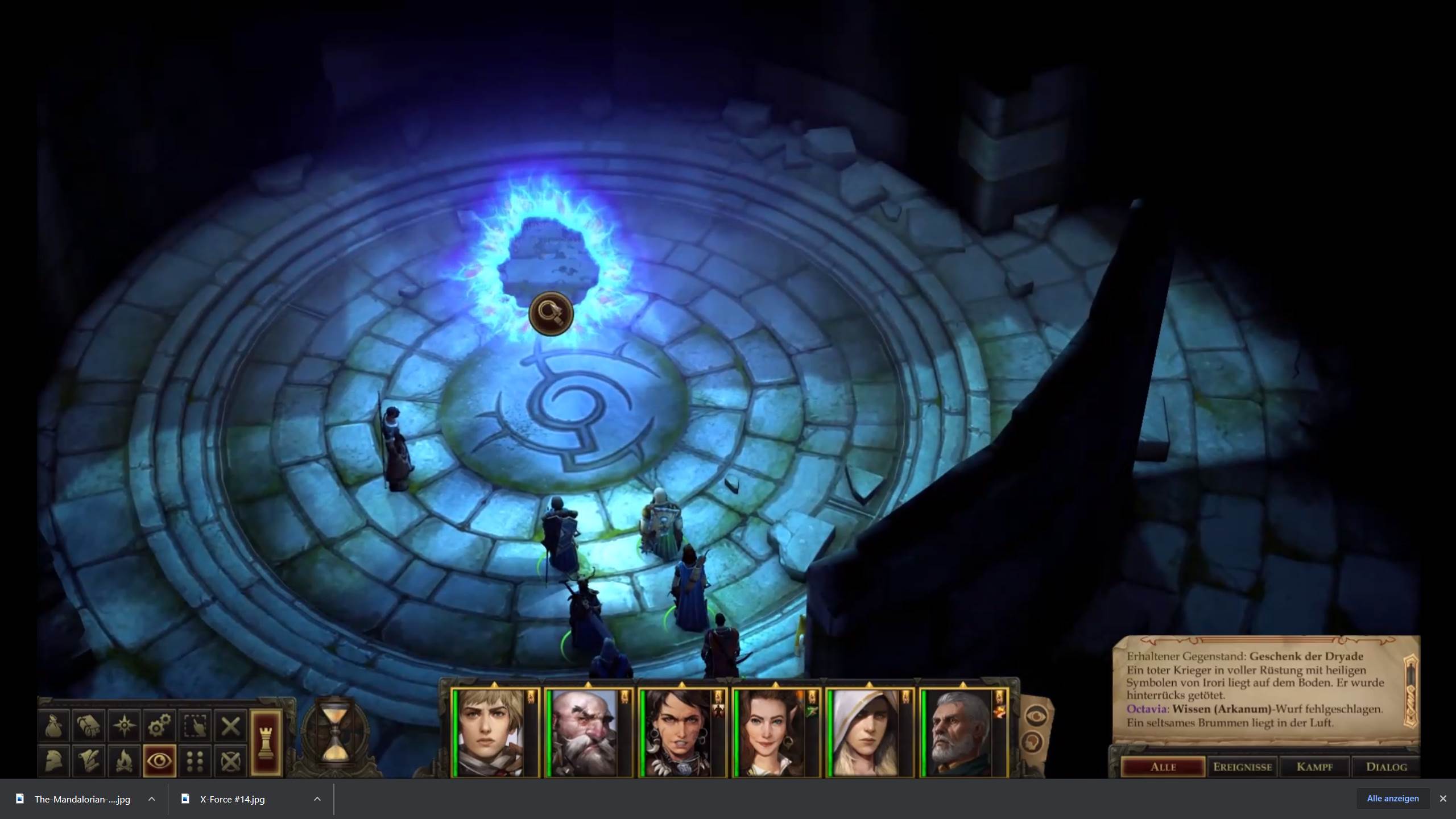
Task: Click "Alle anzeigen" in the downloads bar
Action: click(1392, 799)
